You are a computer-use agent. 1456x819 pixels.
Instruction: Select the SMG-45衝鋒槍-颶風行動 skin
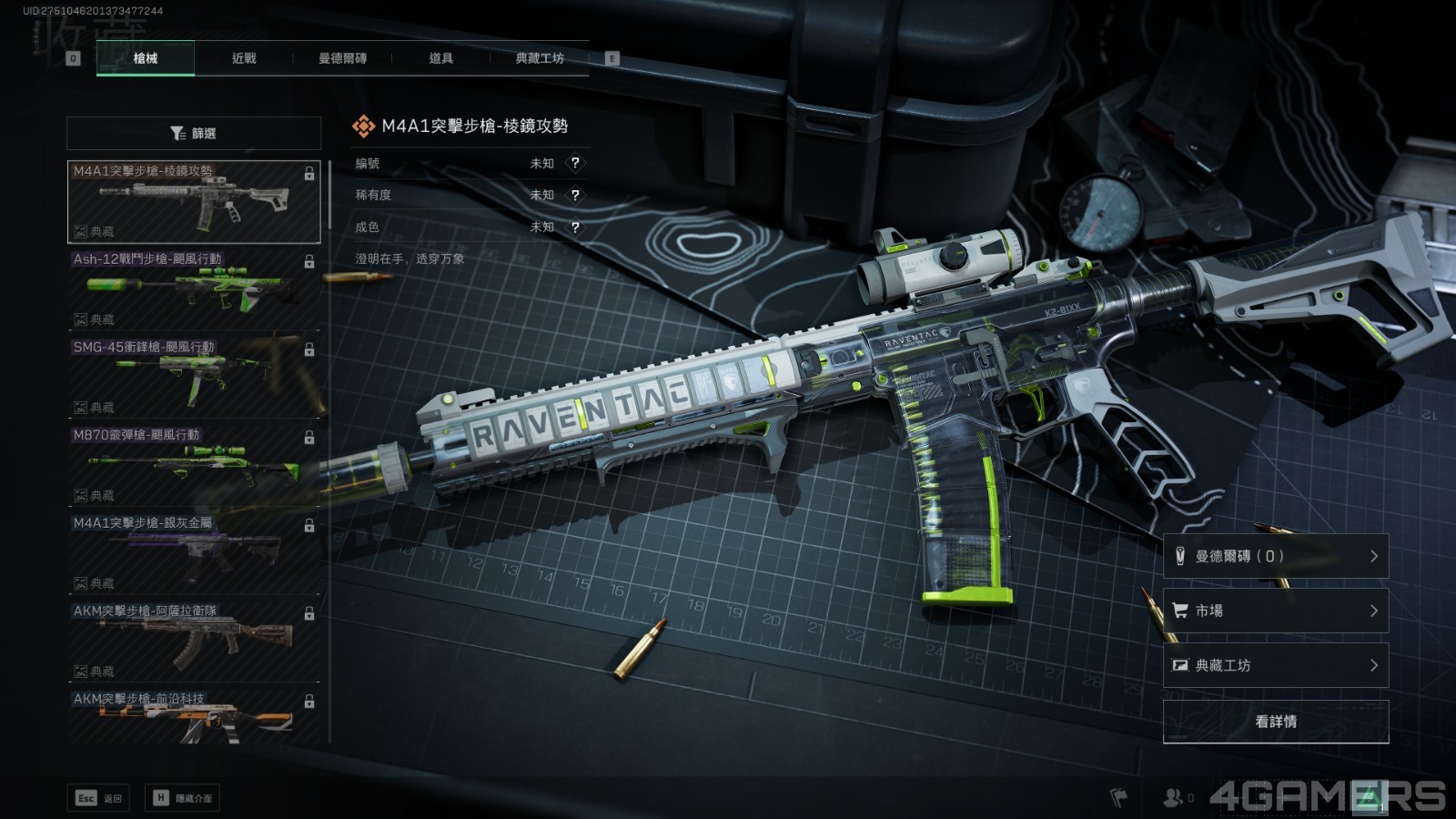[x=194, y=378]
